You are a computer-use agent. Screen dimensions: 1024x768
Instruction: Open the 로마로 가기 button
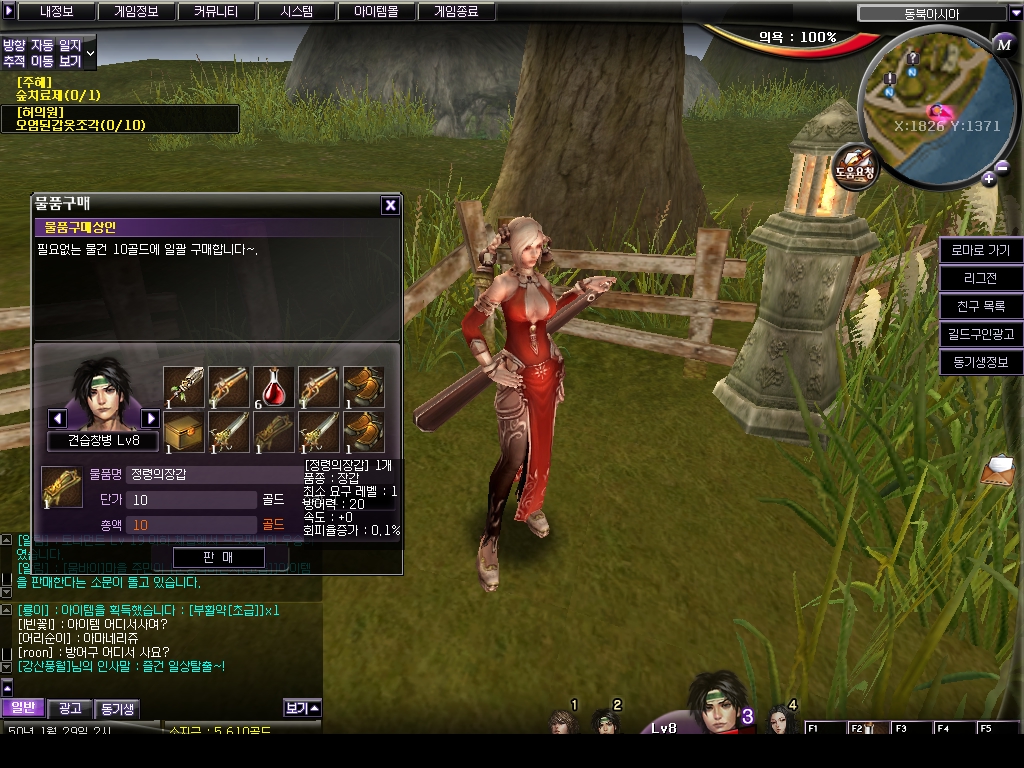[x=980, y=250]
